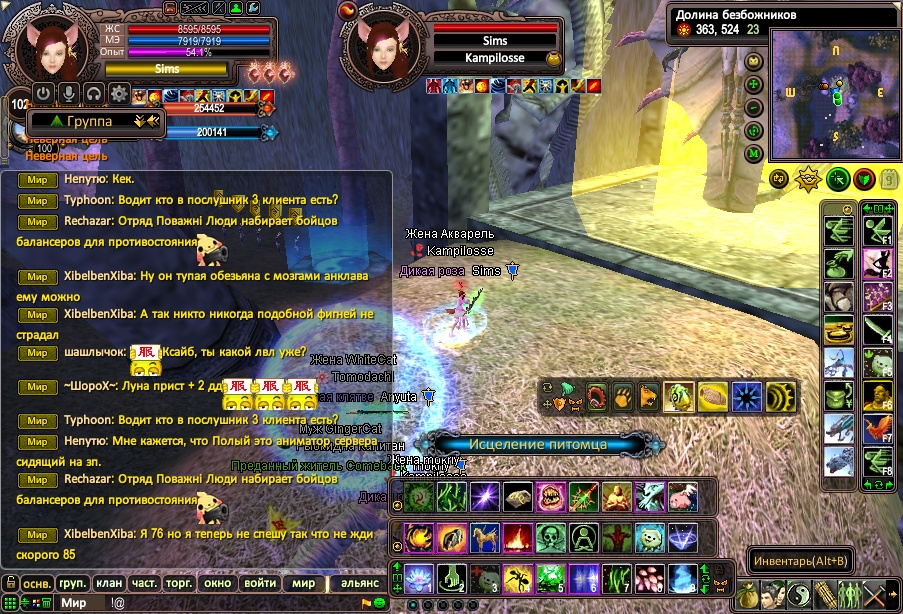Switch to the 'груп.' chat tab
903x614 pixels.
[73, 583]
